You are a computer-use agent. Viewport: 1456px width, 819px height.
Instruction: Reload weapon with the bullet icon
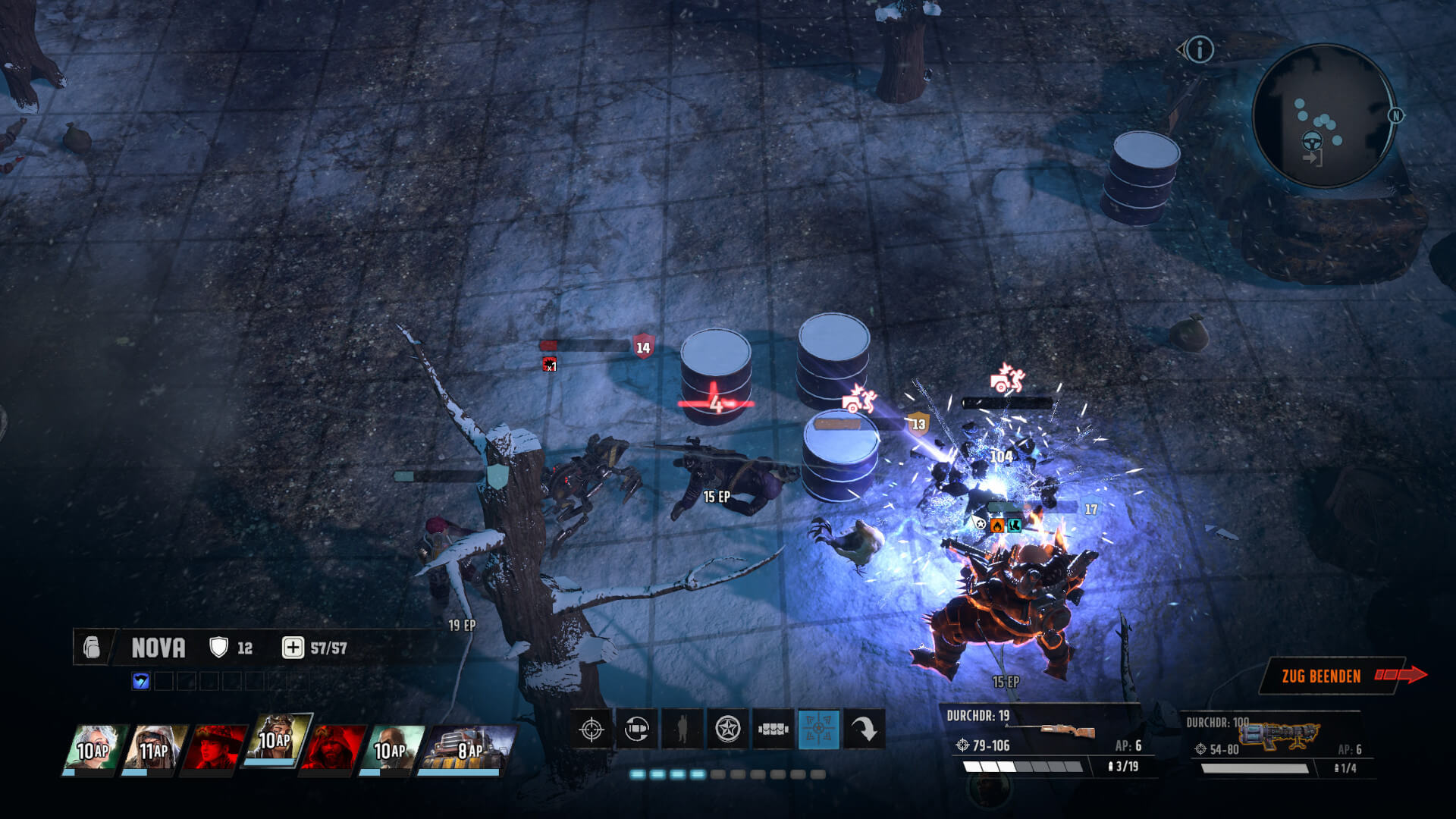637,730
